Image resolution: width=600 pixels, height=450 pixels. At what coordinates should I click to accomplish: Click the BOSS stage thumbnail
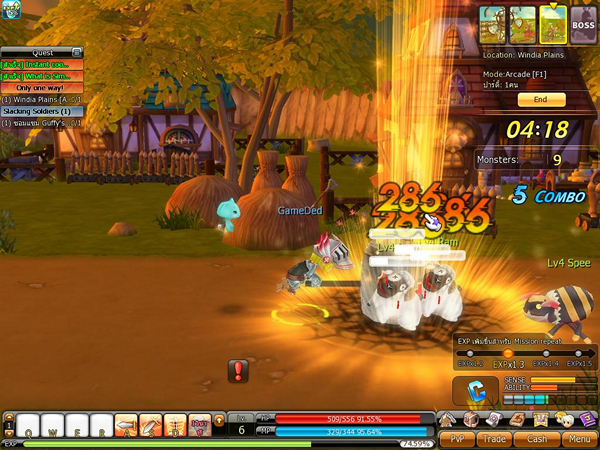pyautogui.click(x=583, y=22)
